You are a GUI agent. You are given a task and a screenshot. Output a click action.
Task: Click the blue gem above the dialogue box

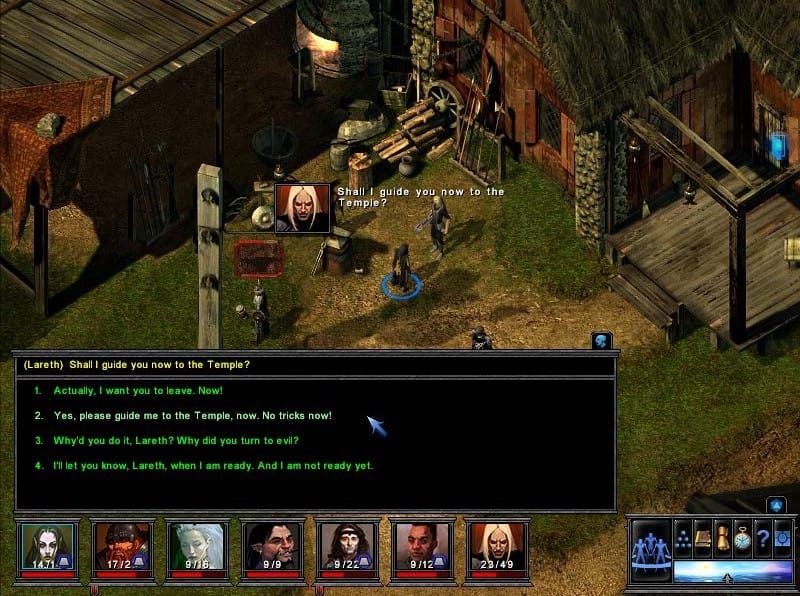click(601, 341)
